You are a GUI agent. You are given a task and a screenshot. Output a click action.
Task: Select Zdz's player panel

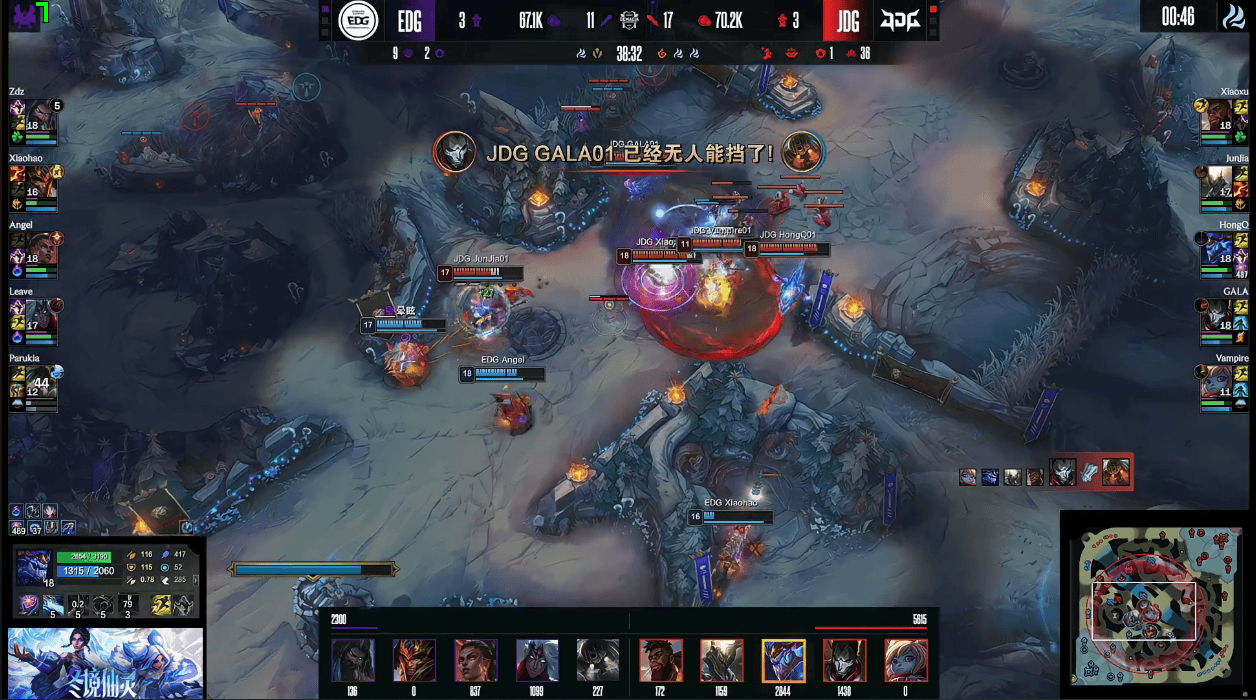[34, 122]
